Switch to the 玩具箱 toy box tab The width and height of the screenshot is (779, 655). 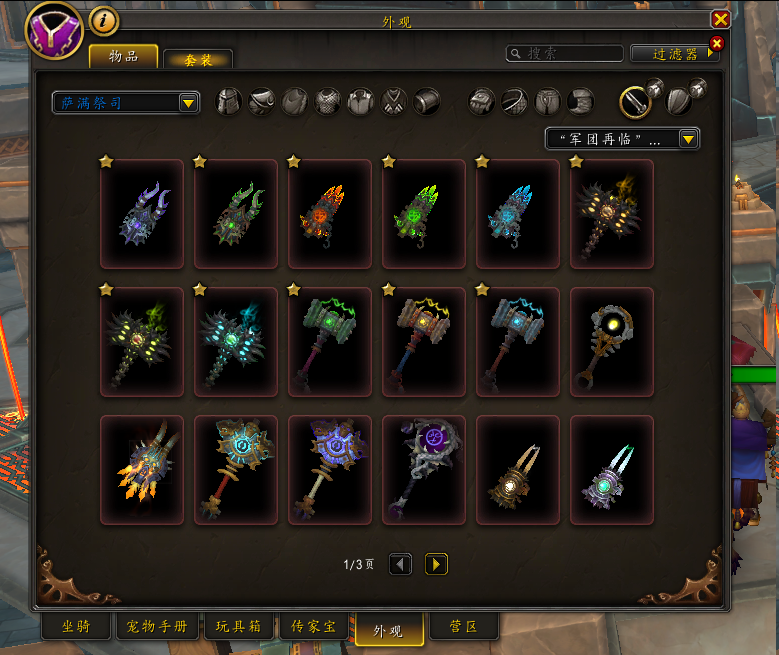tap(238, 627)
